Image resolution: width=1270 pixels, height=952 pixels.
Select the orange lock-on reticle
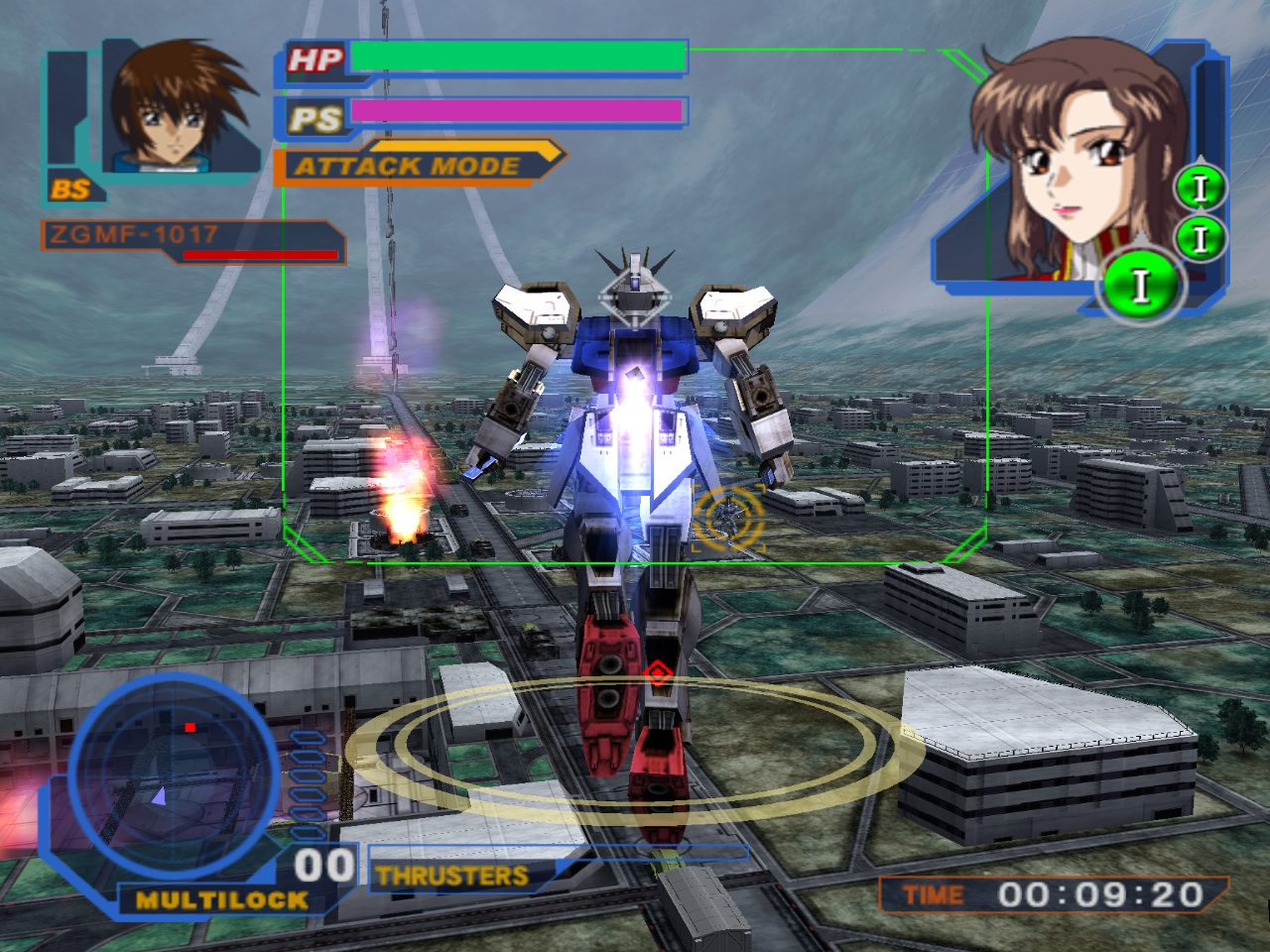729,516
